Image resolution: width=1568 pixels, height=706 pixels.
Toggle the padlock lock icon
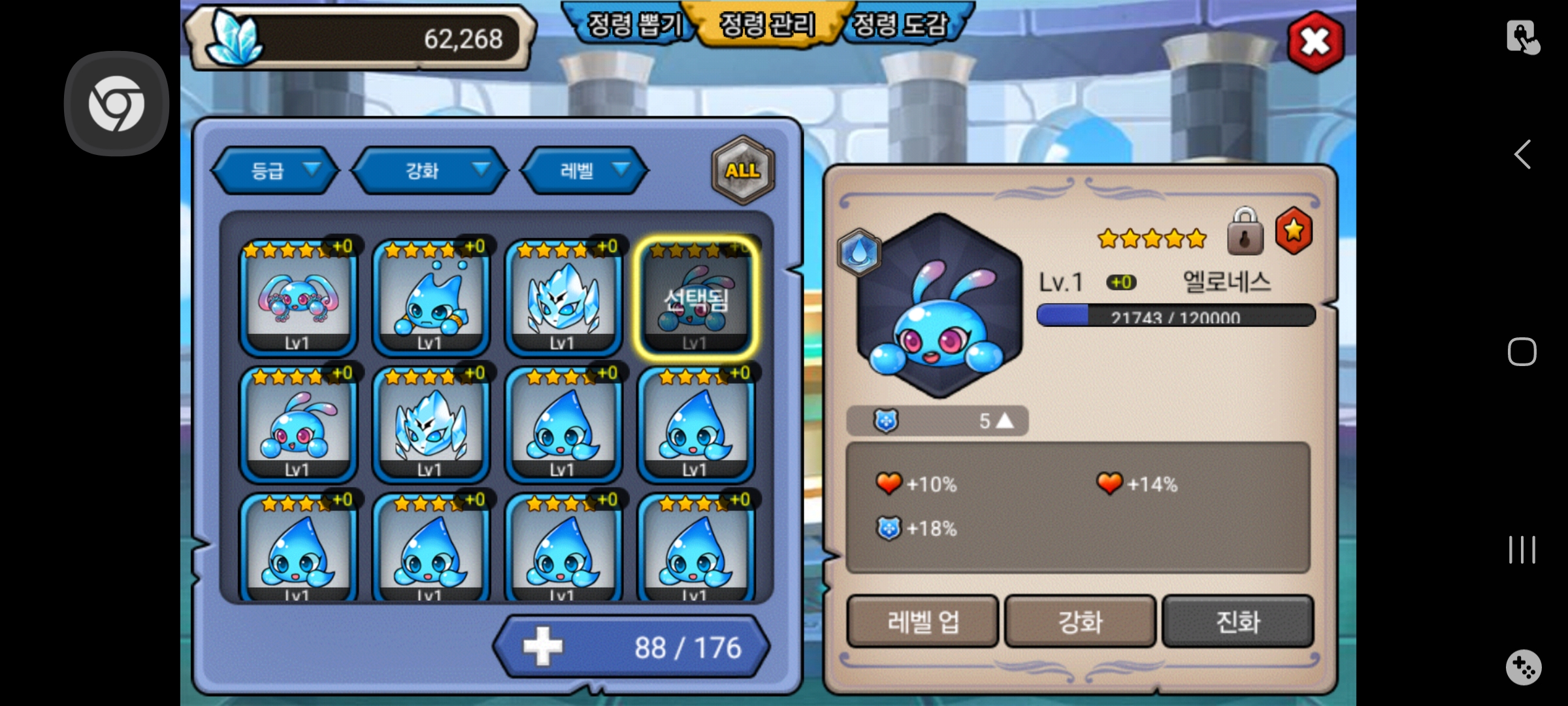coord(1245,232)
